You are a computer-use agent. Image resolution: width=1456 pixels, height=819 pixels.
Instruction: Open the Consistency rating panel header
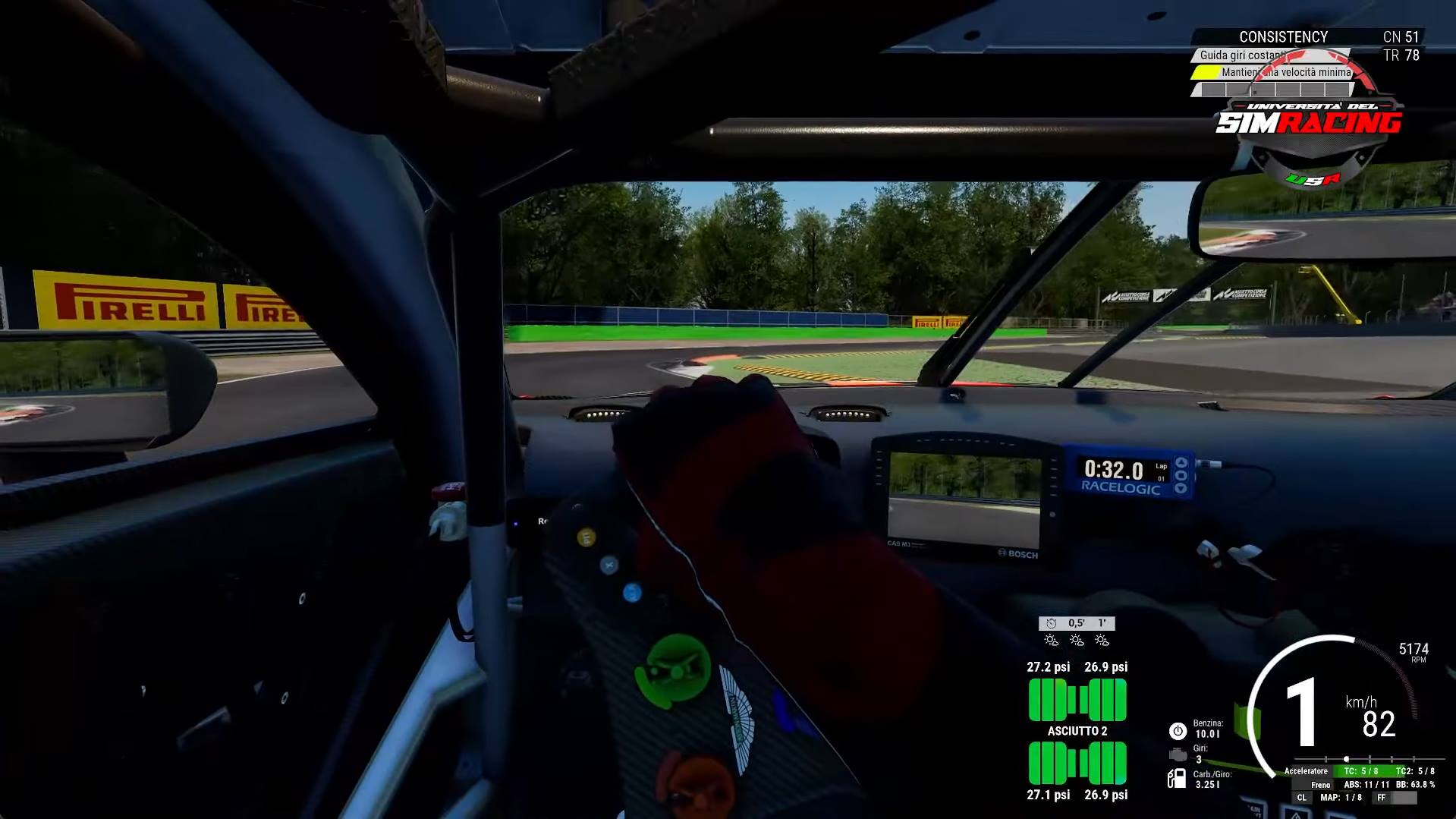pos(1283,36)
